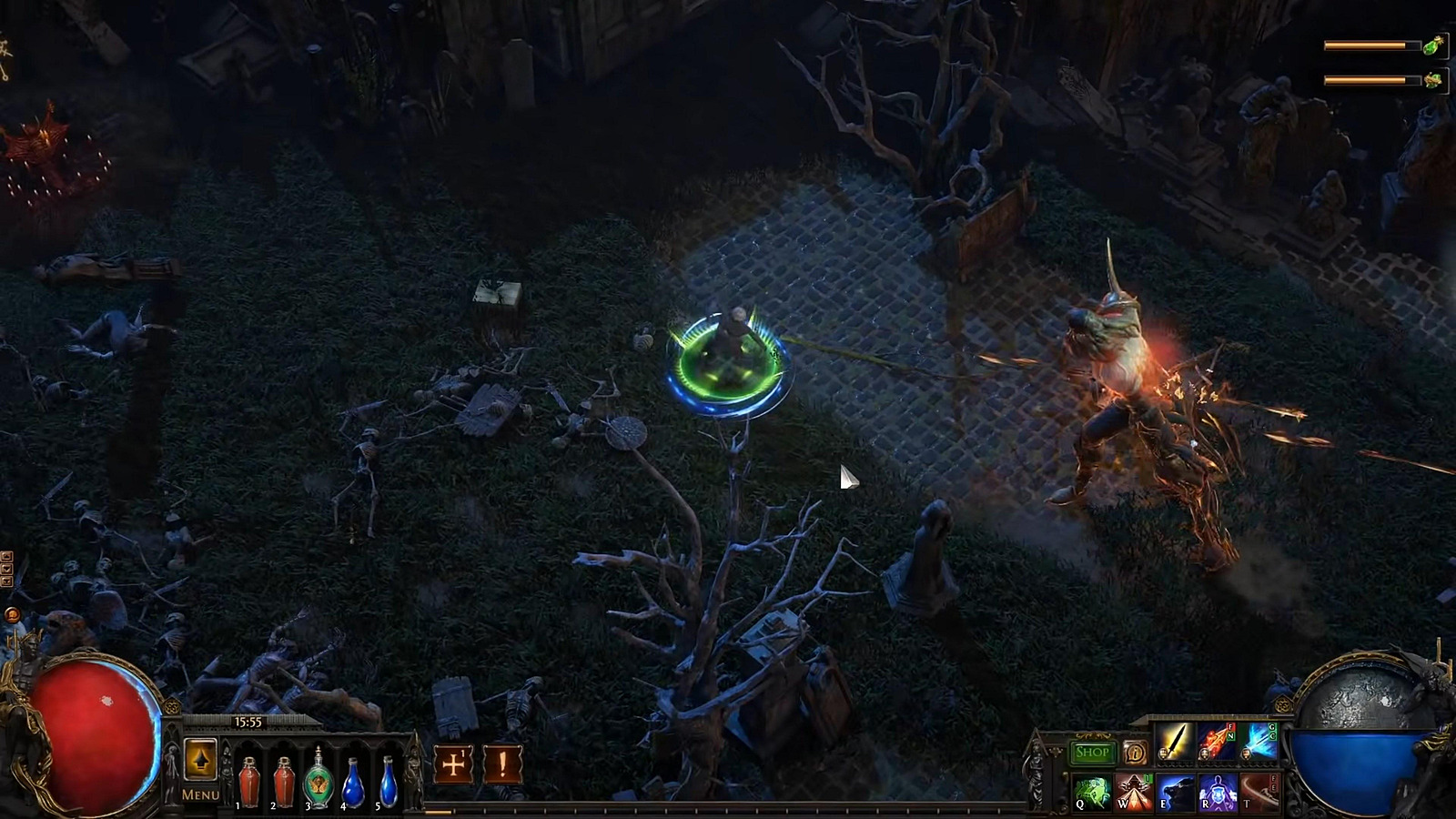Activate the red sweep T skill
1456x819 pixels.
coord(1259,792)
